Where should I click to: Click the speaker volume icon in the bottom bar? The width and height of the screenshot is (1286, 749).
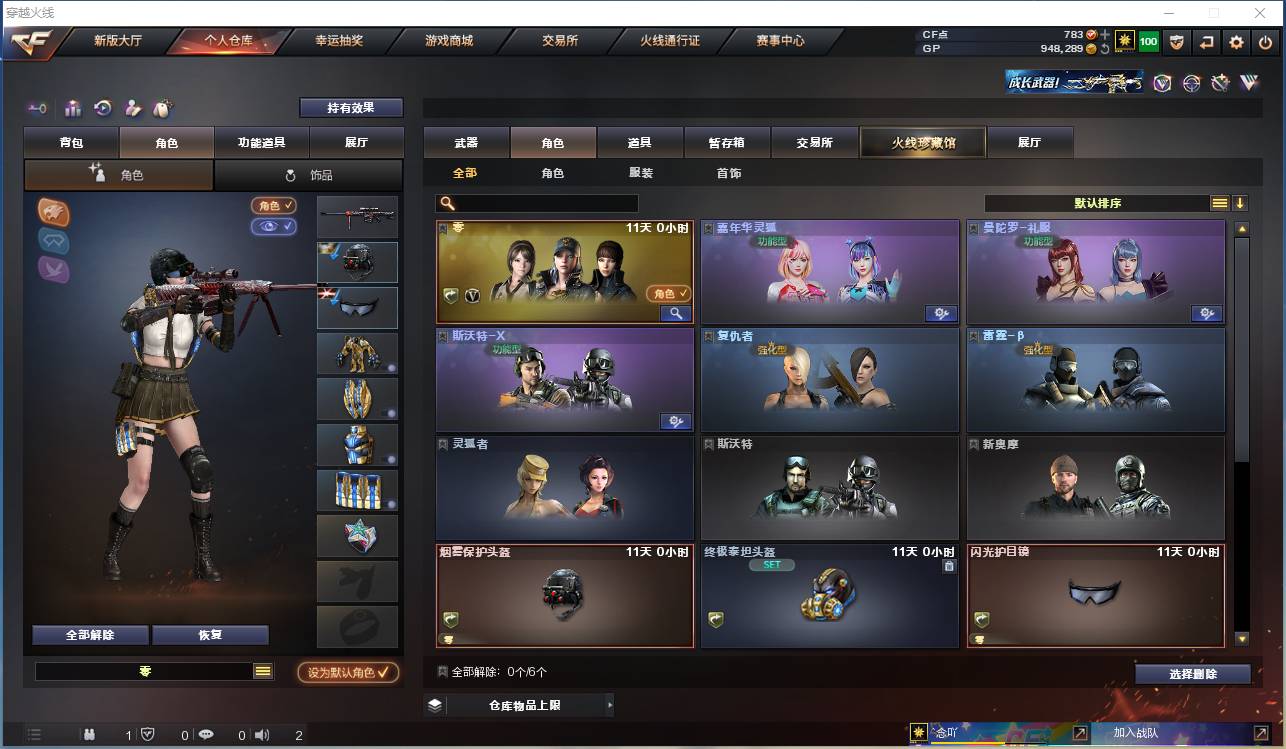coord(262,734)
